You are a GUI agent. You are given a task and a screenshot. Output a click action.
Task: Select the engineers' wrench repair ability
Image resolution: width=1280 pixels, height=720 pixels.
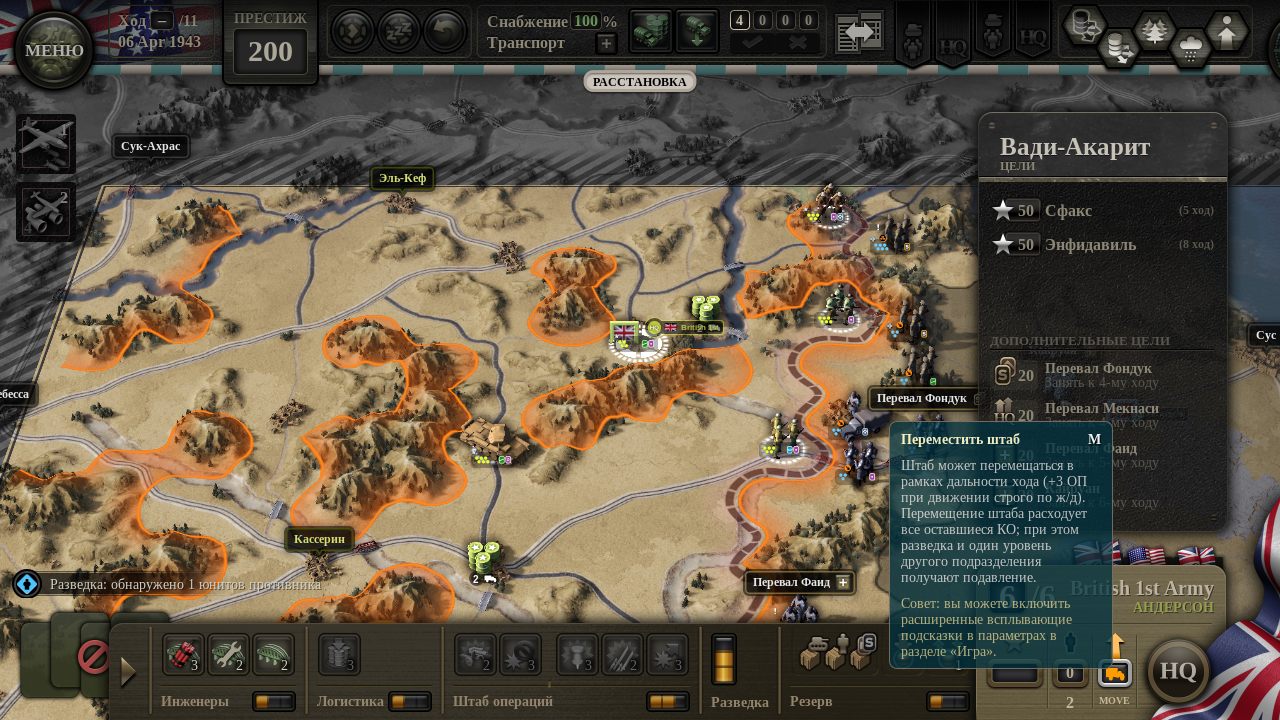[x=228, y=655]
